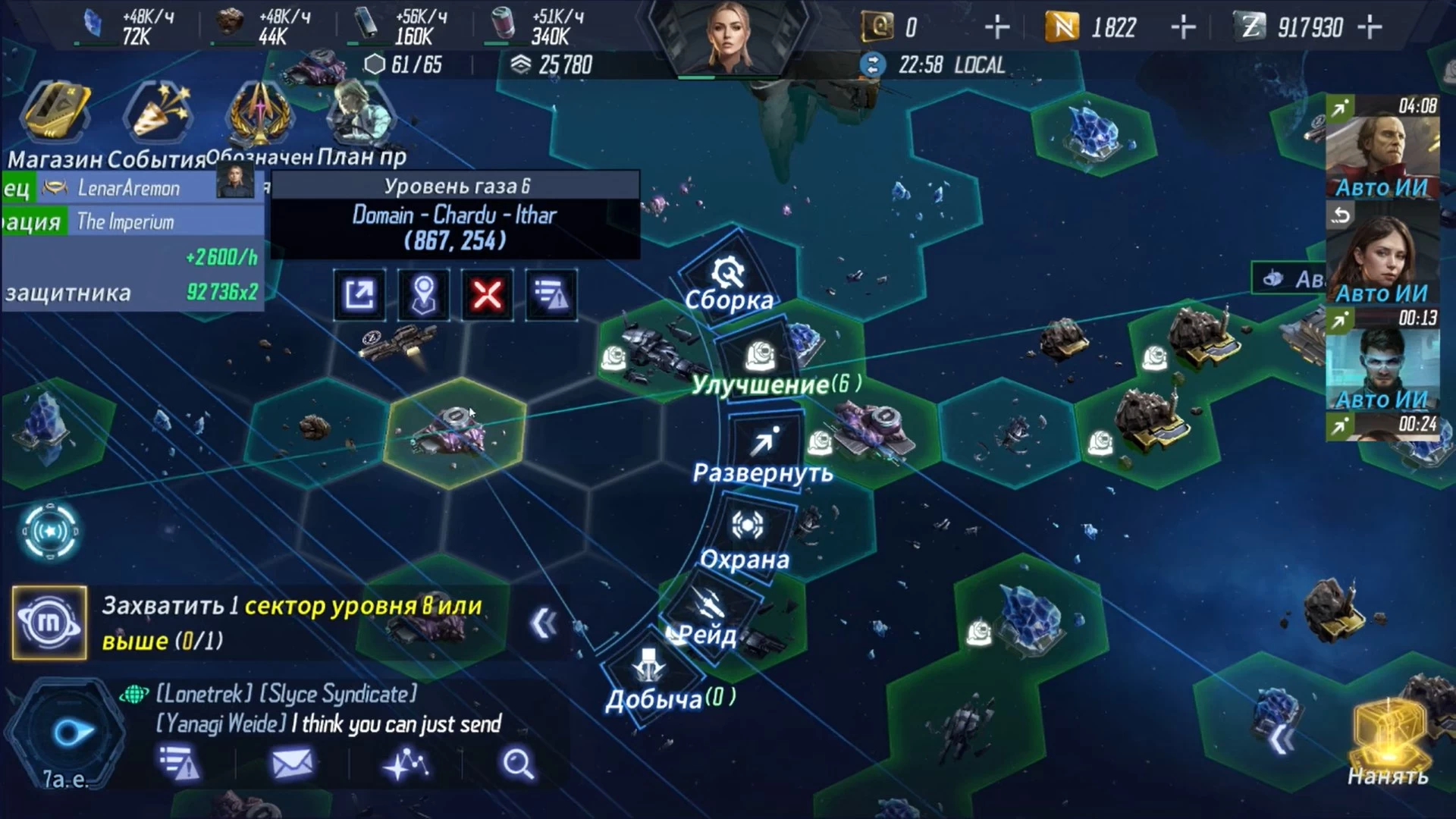Click the share arrow icon in sector panel

(x=359, y=294)
